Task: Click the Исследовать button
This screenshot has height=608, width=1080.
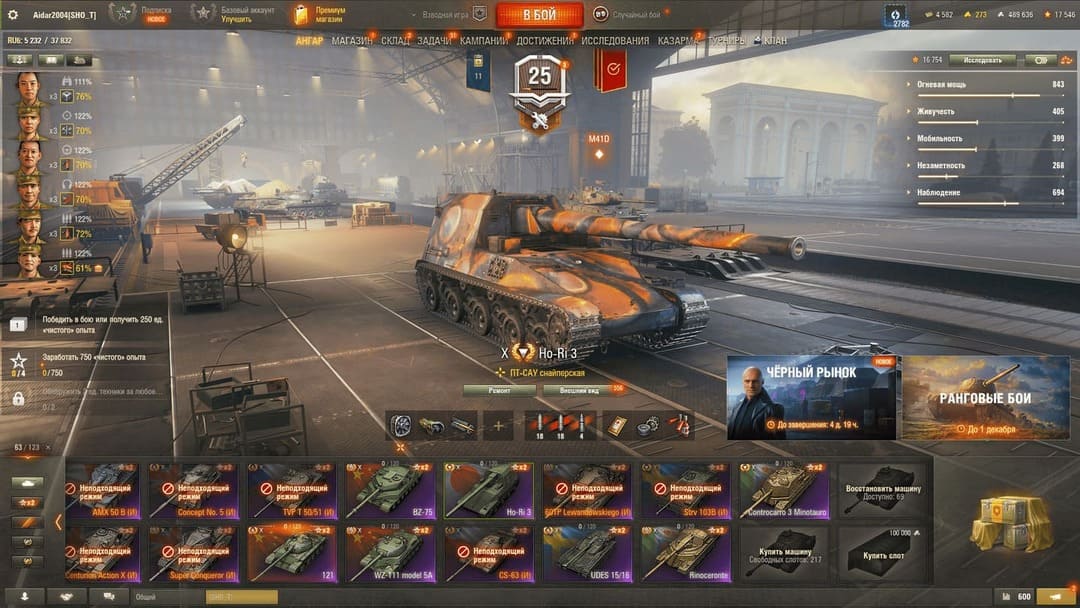Action: [982, 60]
